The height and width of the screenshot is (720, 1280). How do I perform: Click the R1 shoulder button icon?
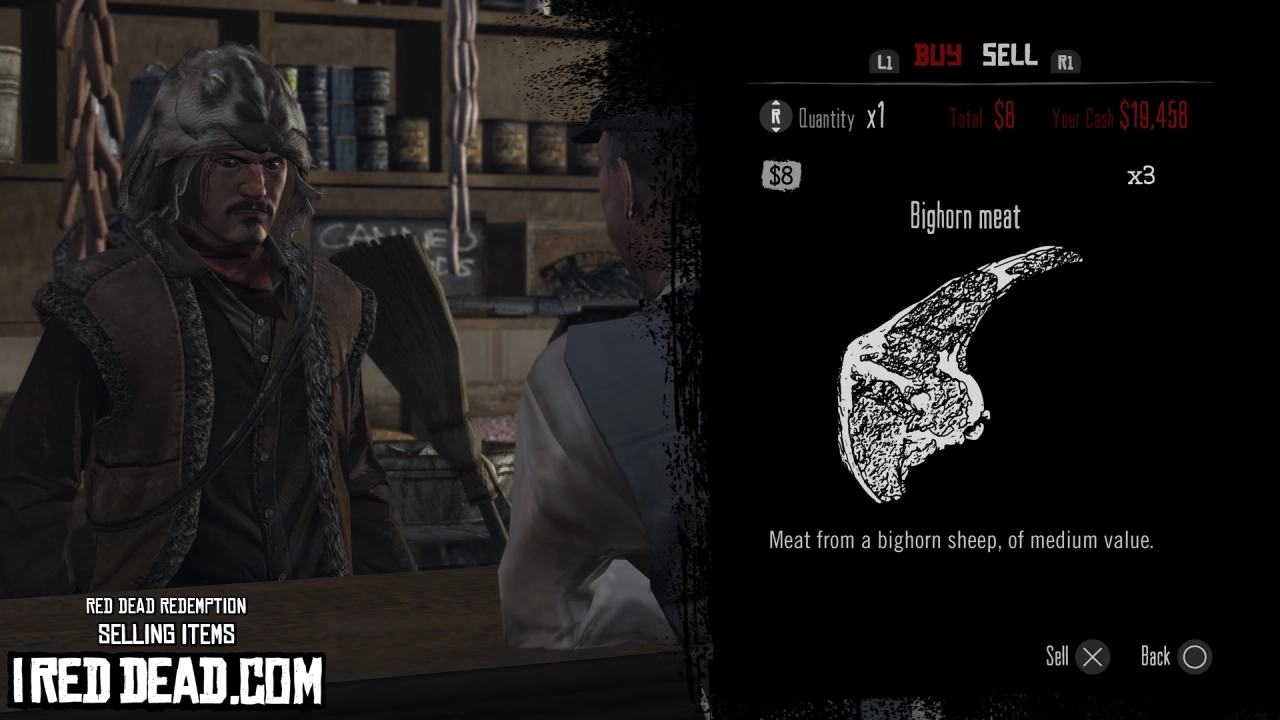tap(1066, 62)
